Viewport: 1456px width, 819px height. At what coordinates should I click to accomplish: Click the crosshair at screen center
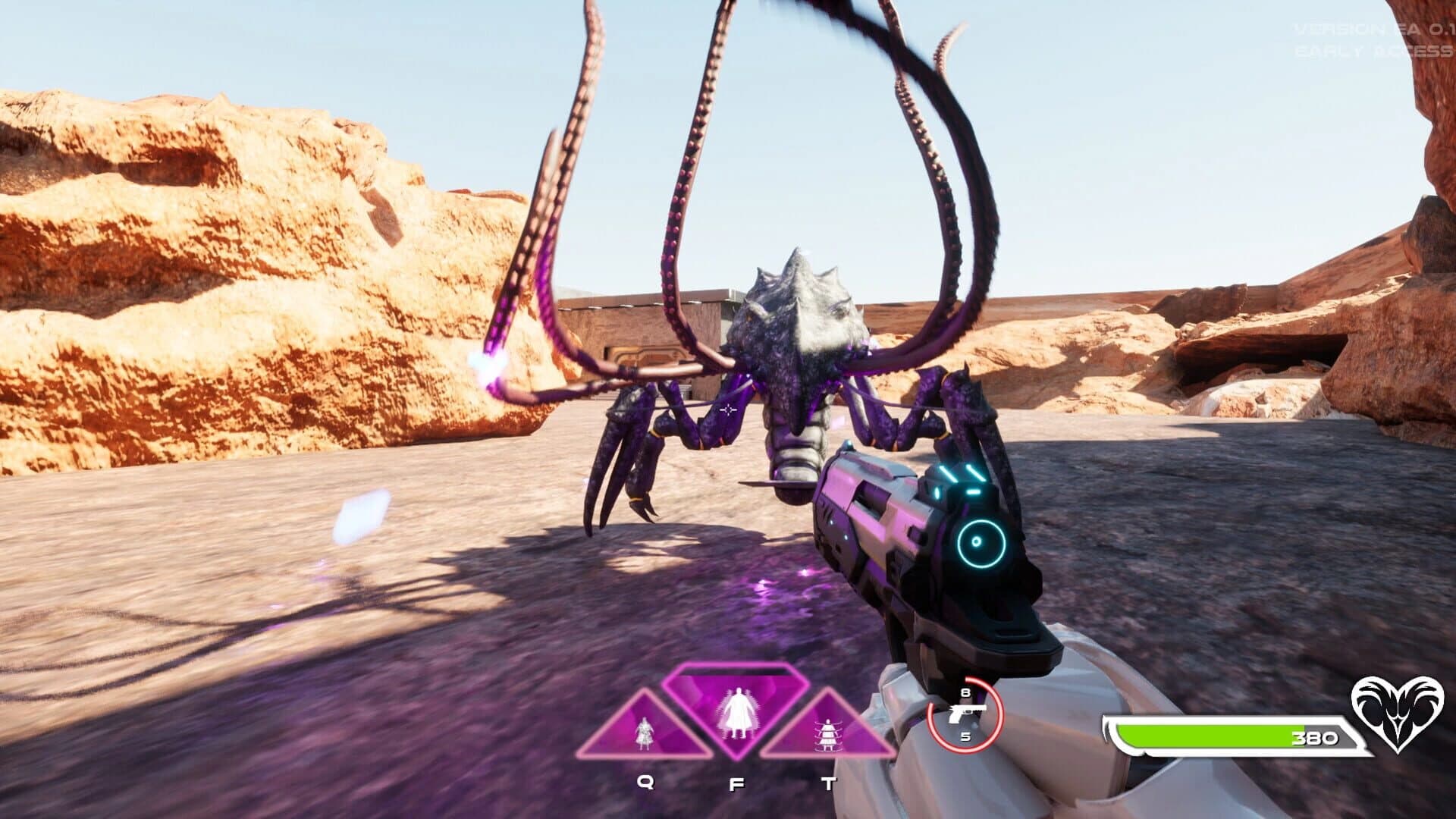(x=728, y=409)
